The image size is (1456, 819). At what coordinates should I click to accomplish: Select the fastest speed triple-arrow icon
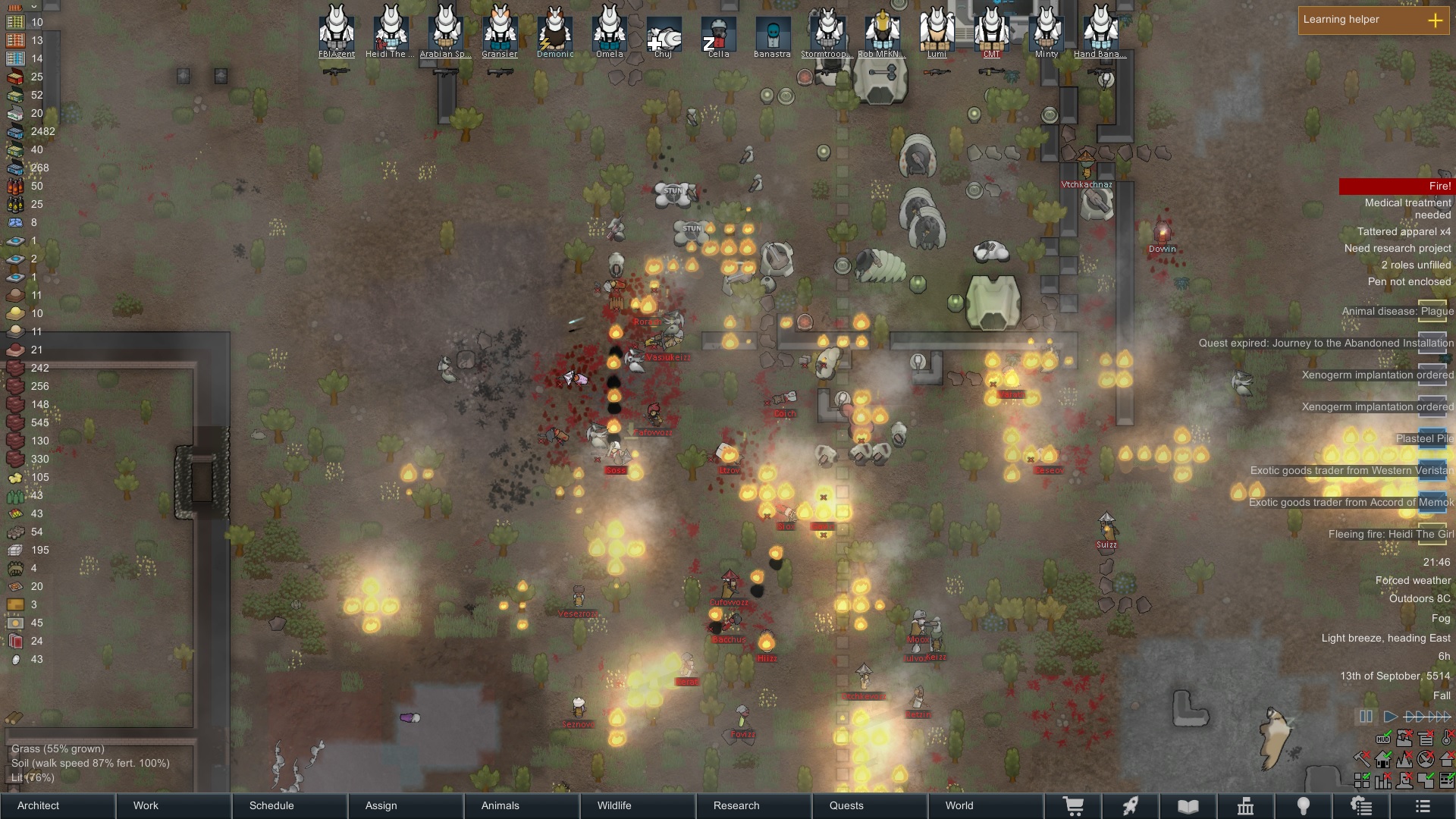point(1439,717)
